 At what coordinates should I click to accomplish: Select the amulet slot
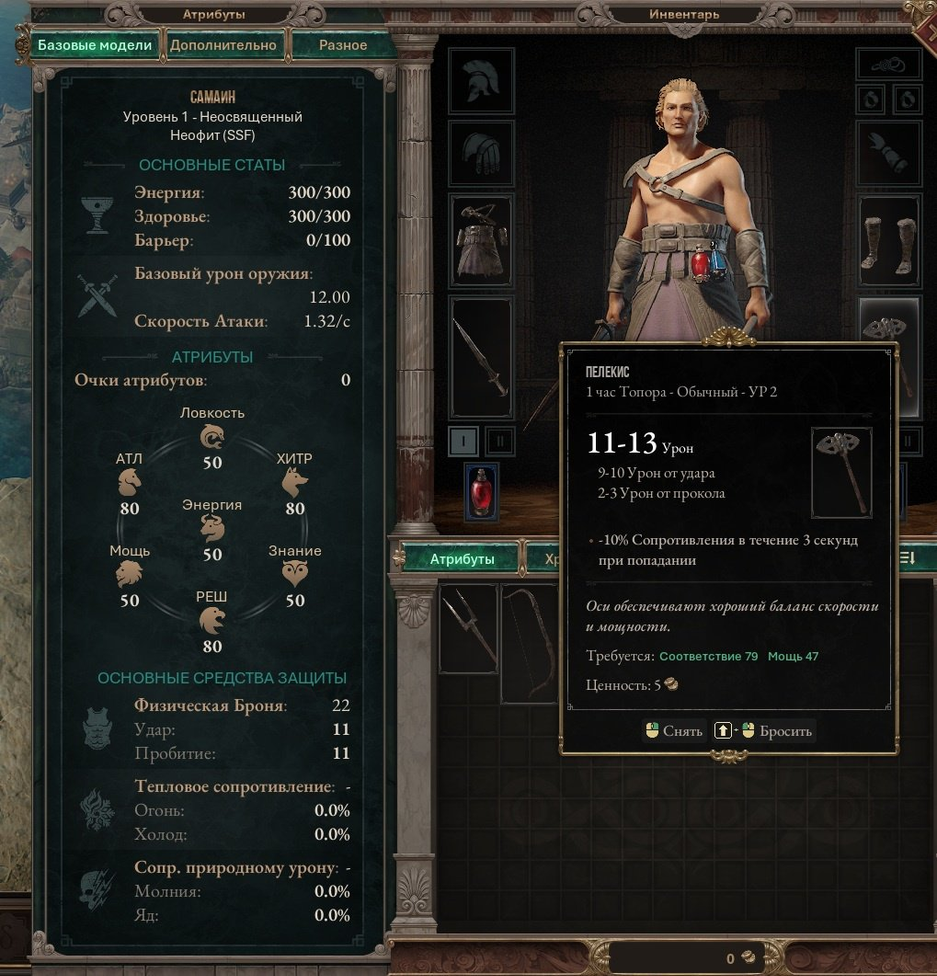(x=889, y=63)
